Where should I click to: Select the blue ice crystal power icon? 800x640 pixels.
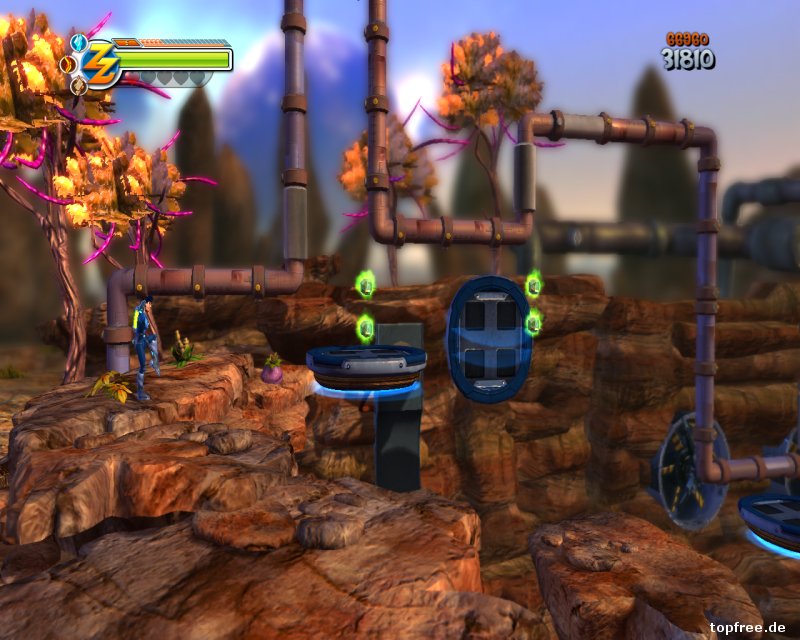point(79,43)
